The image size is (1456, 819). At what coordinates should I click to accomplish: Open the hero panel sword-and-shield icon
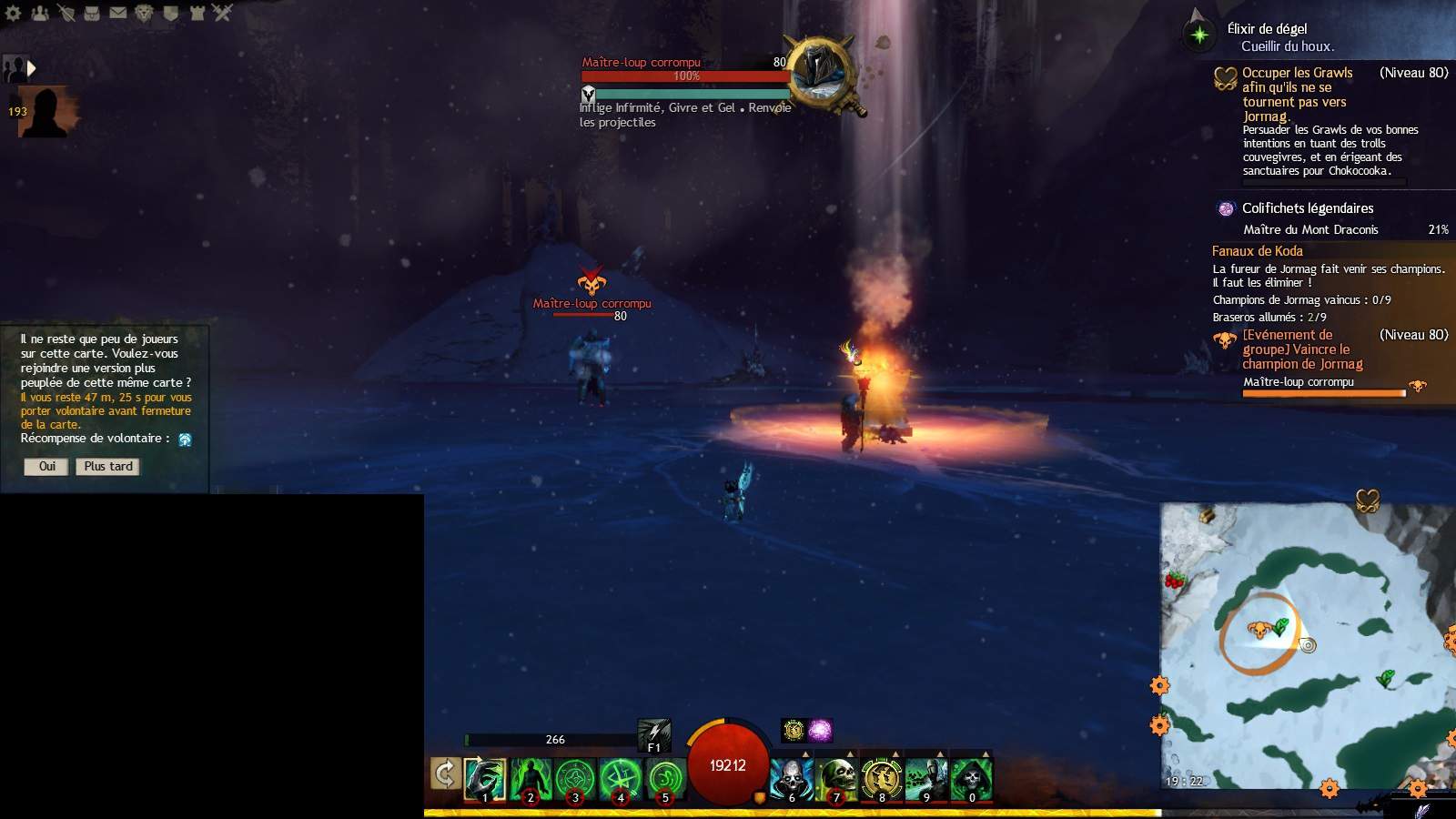pos(66,13)
